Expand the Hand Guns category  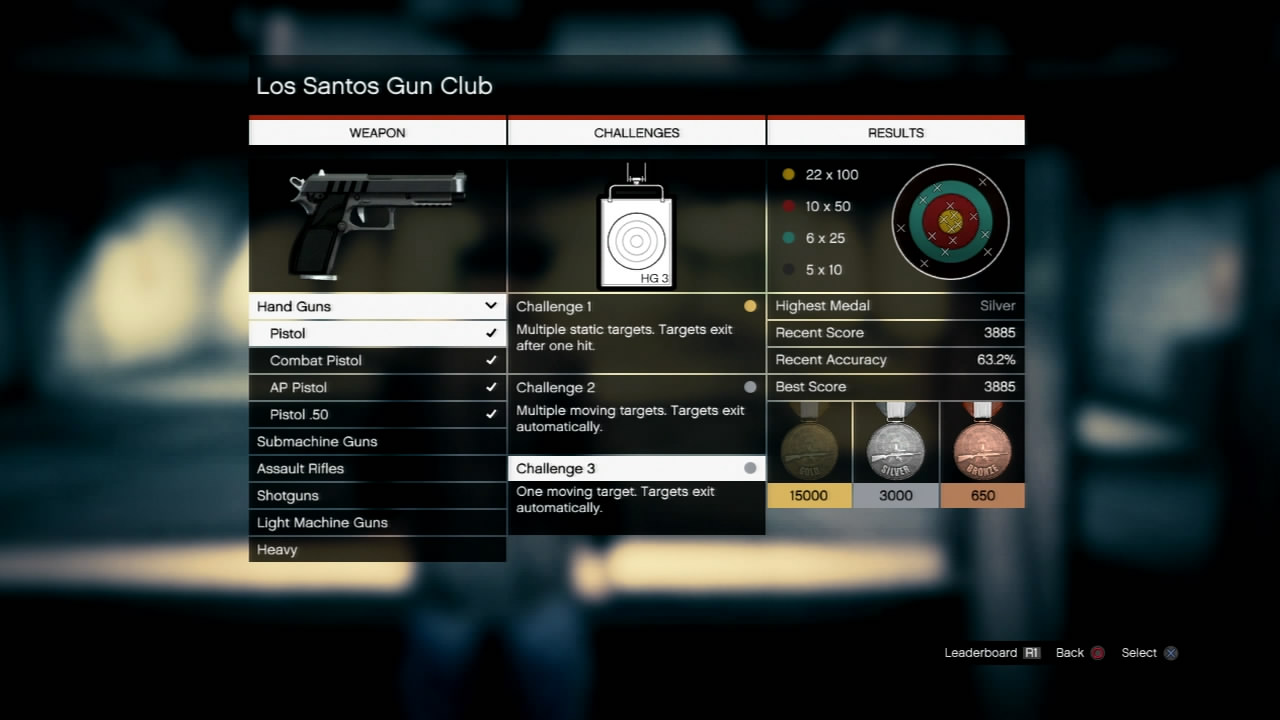(x=377, y=306)
